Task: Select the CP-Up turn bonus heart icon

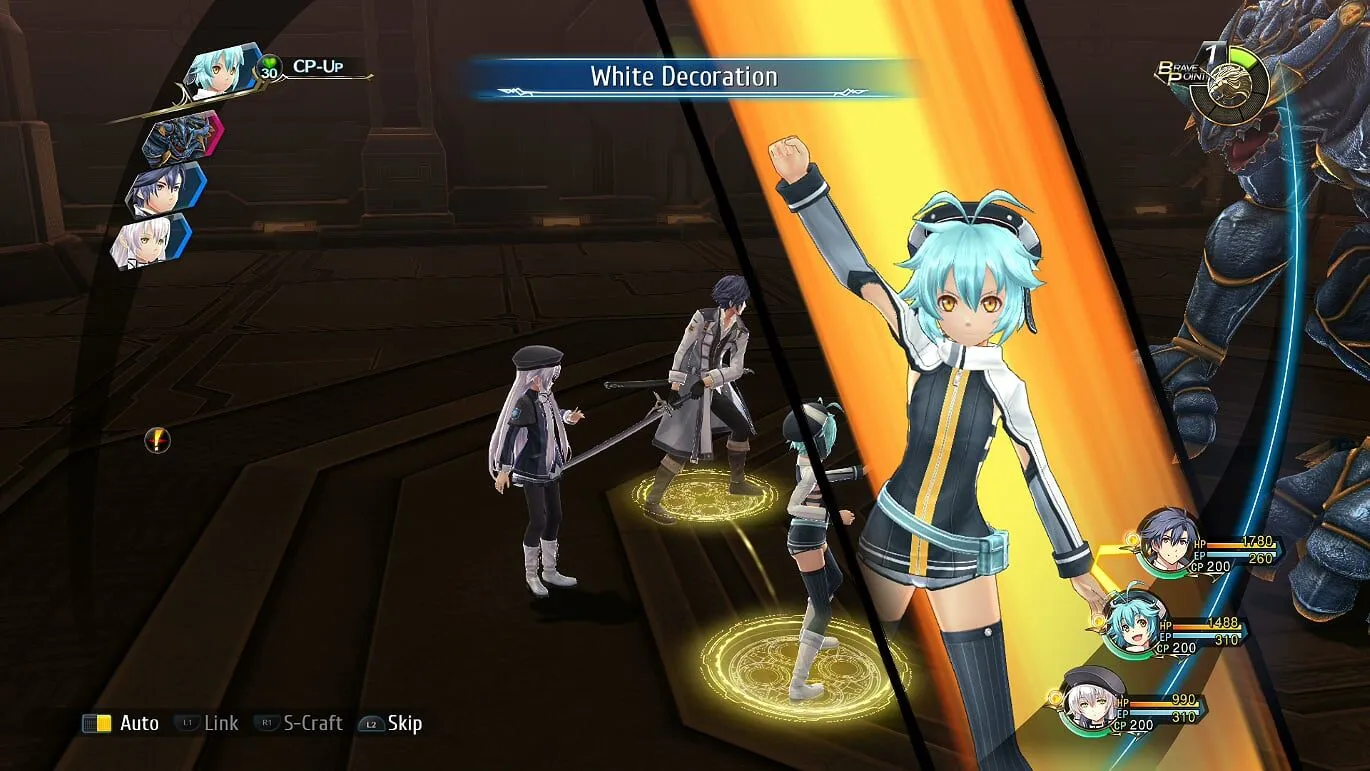Action: 269,68
